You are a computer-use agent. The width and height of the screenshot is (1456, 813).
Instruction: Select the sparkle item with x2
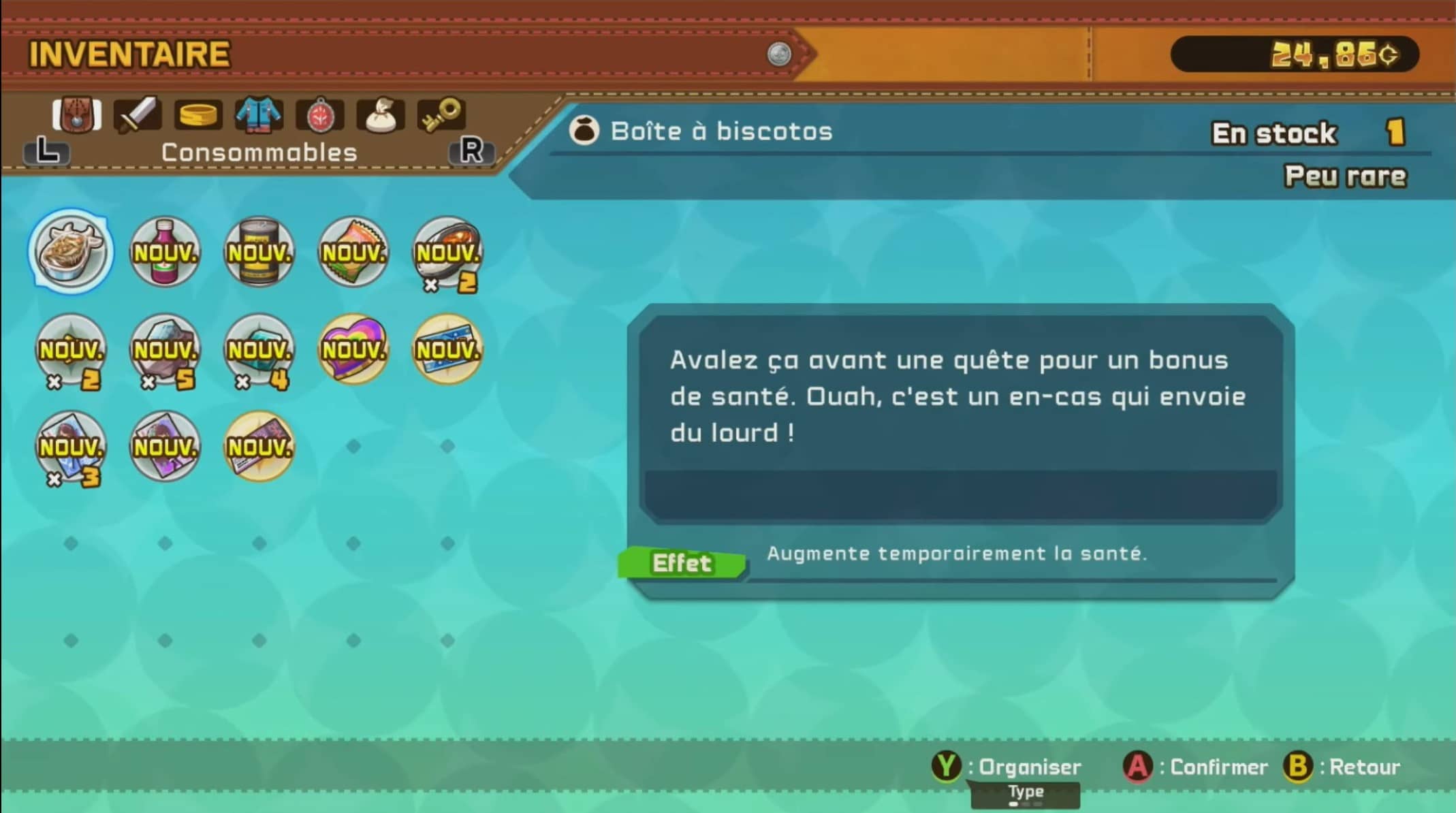[71, 350]
